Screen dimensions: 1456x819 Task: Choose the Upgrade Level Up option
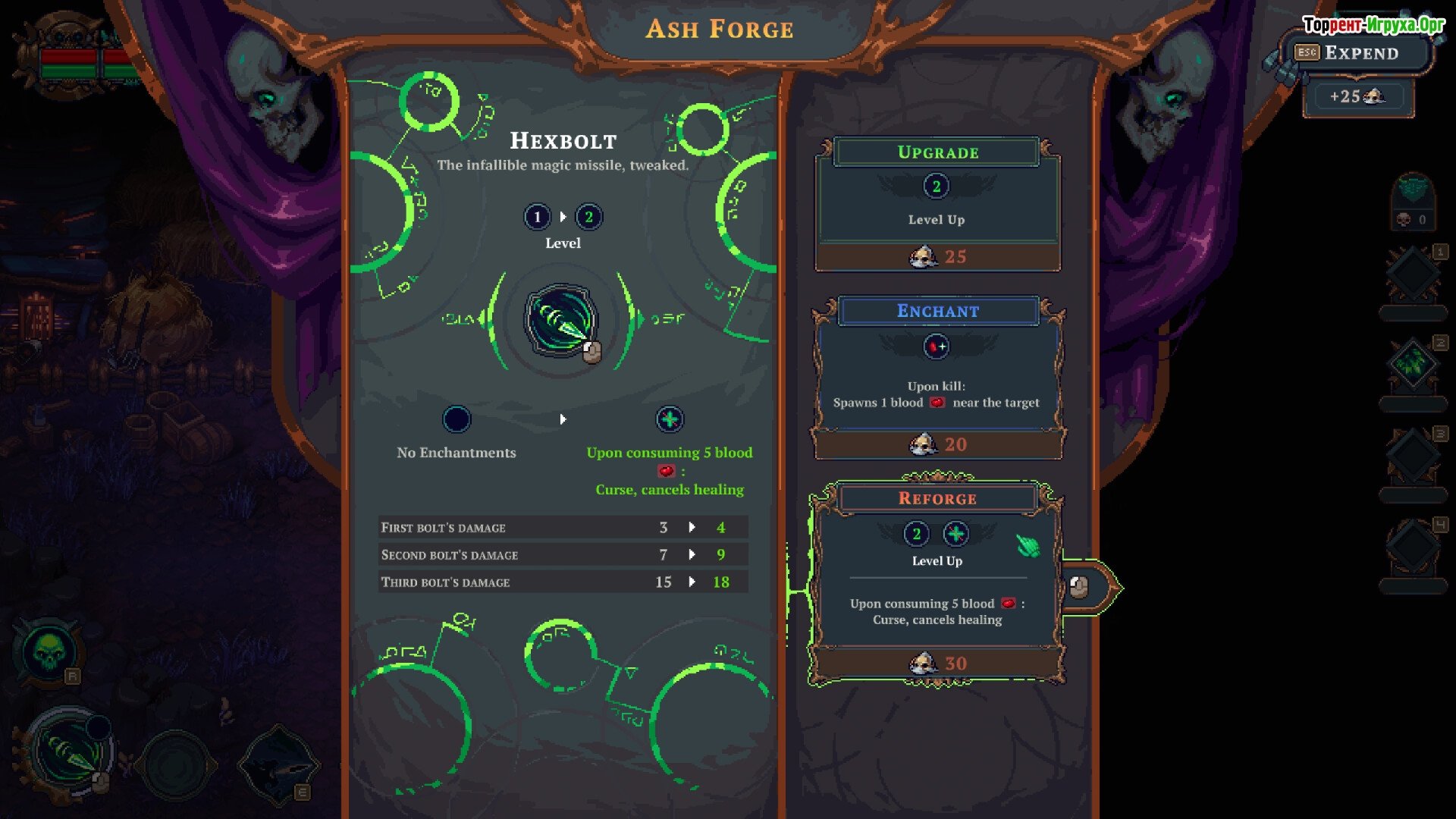coord(937,204)
